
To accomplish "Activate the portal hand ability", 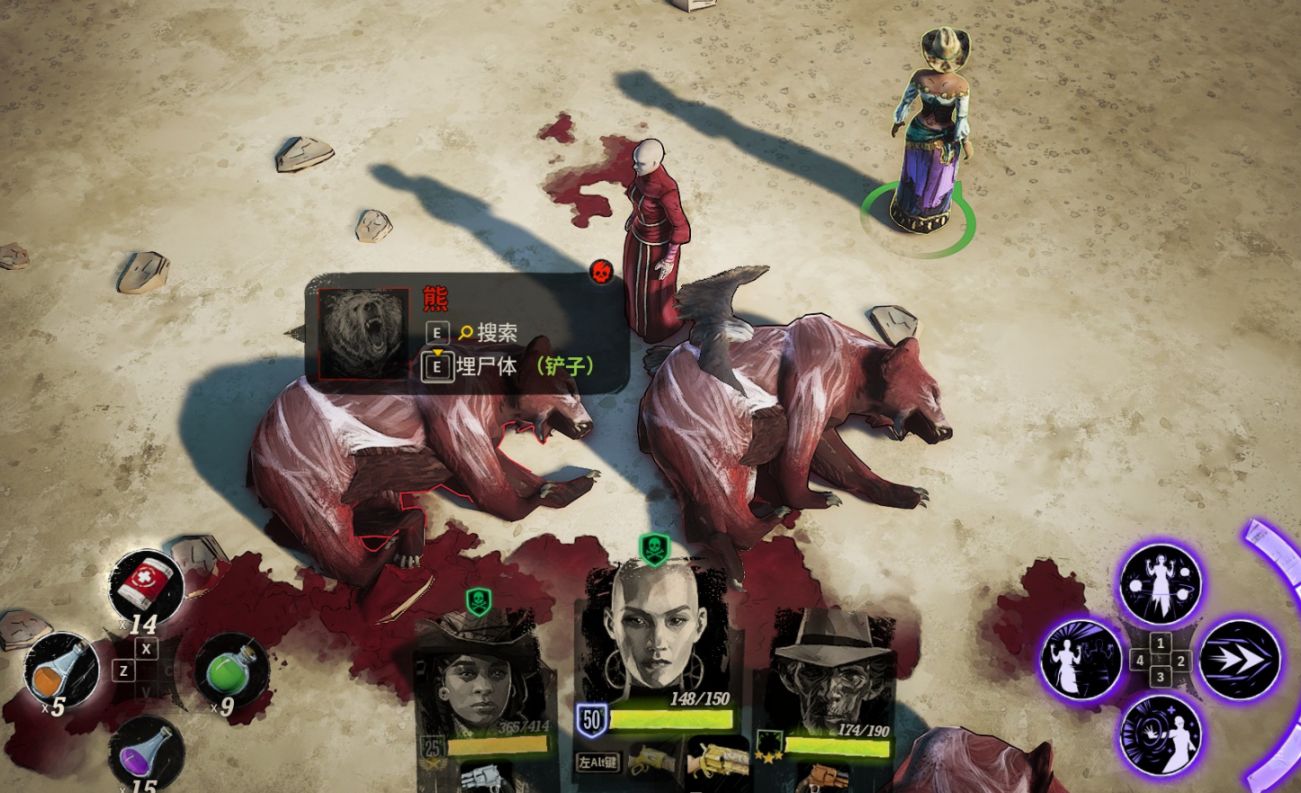I will 1160,738.
